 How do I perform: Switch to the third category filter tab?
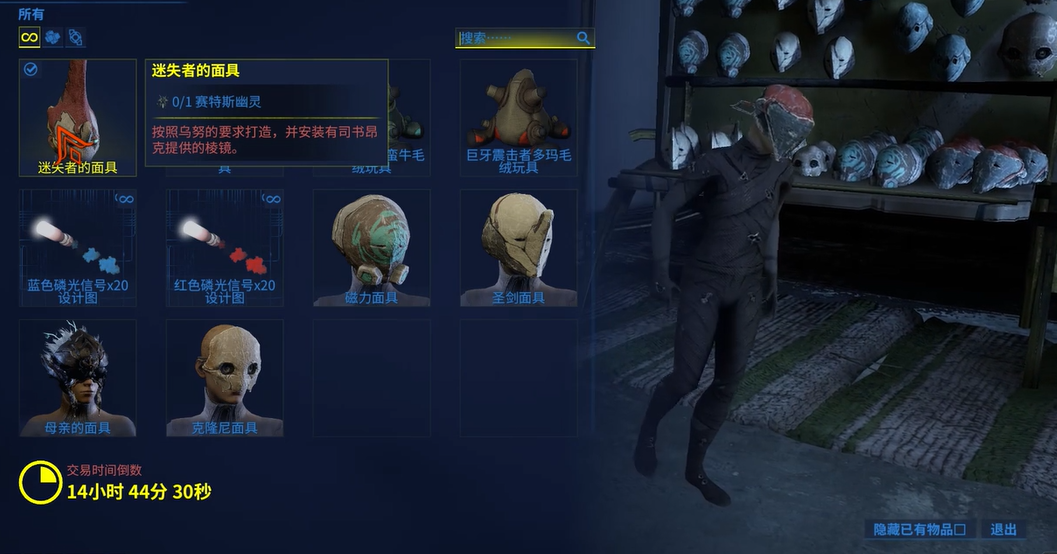point(75,38)
